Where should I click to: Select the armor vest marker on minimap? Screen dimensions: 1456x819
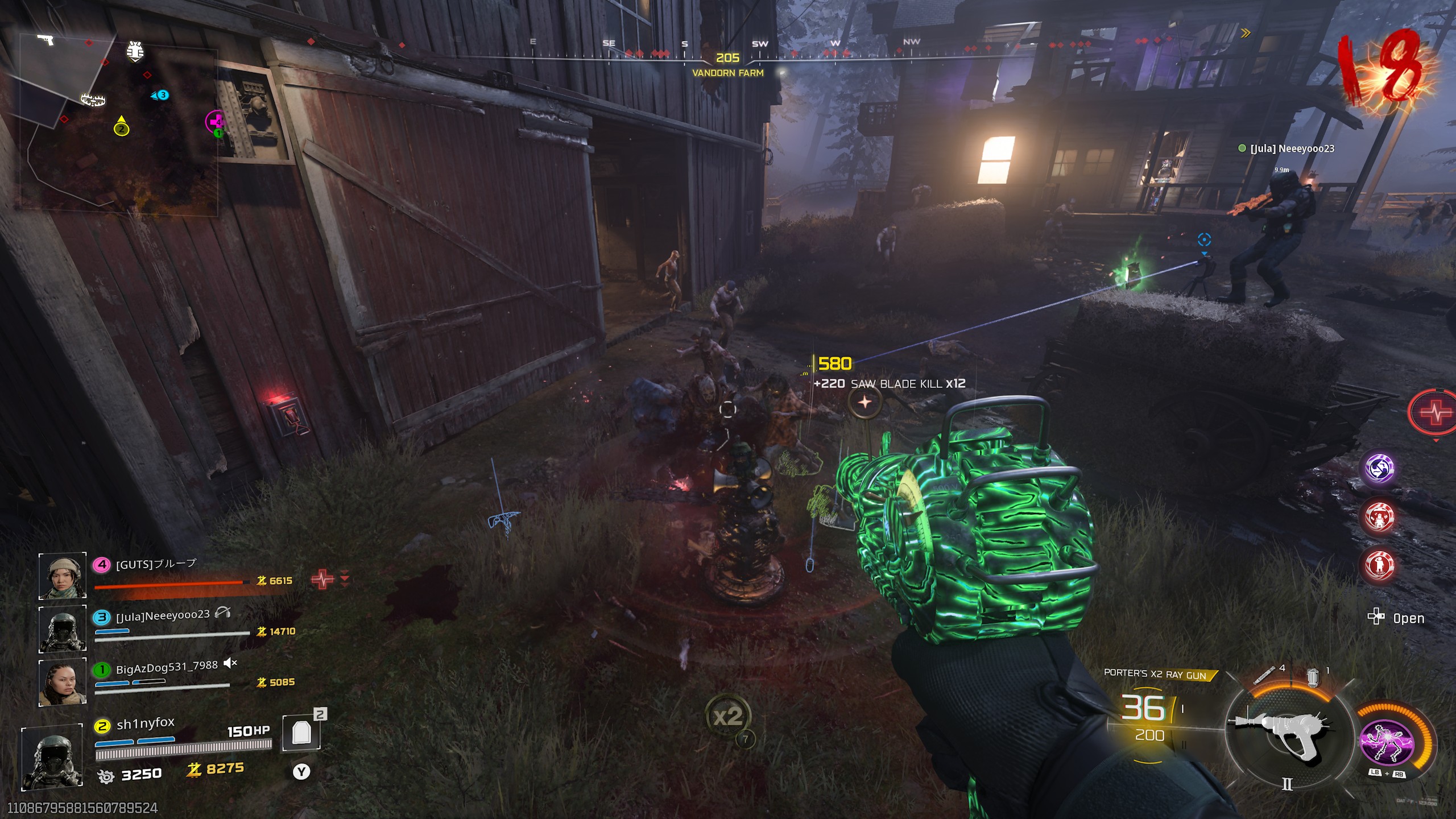coord(135,52)
